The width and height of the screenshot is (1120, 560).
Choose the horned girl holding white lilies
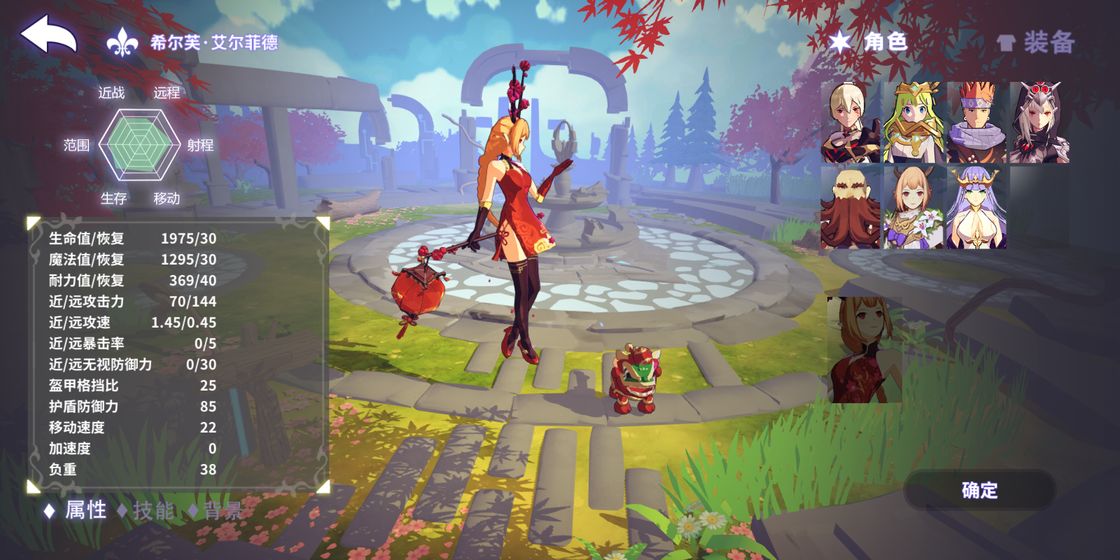click(x=912, y=207)
